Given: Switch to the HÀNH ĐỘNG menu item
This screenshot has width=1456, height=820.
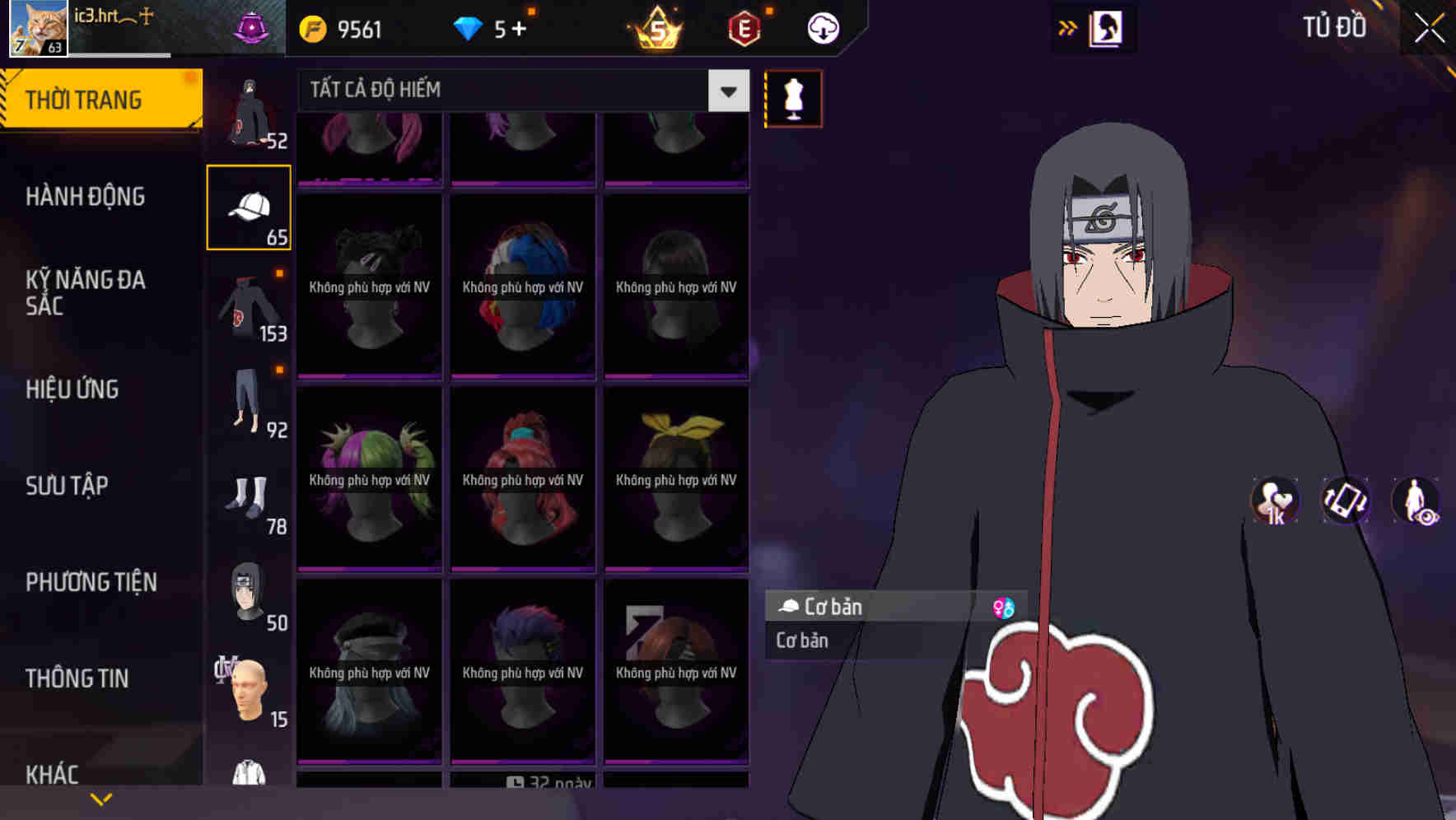Looking at the screenshot, I should point(83,196).
